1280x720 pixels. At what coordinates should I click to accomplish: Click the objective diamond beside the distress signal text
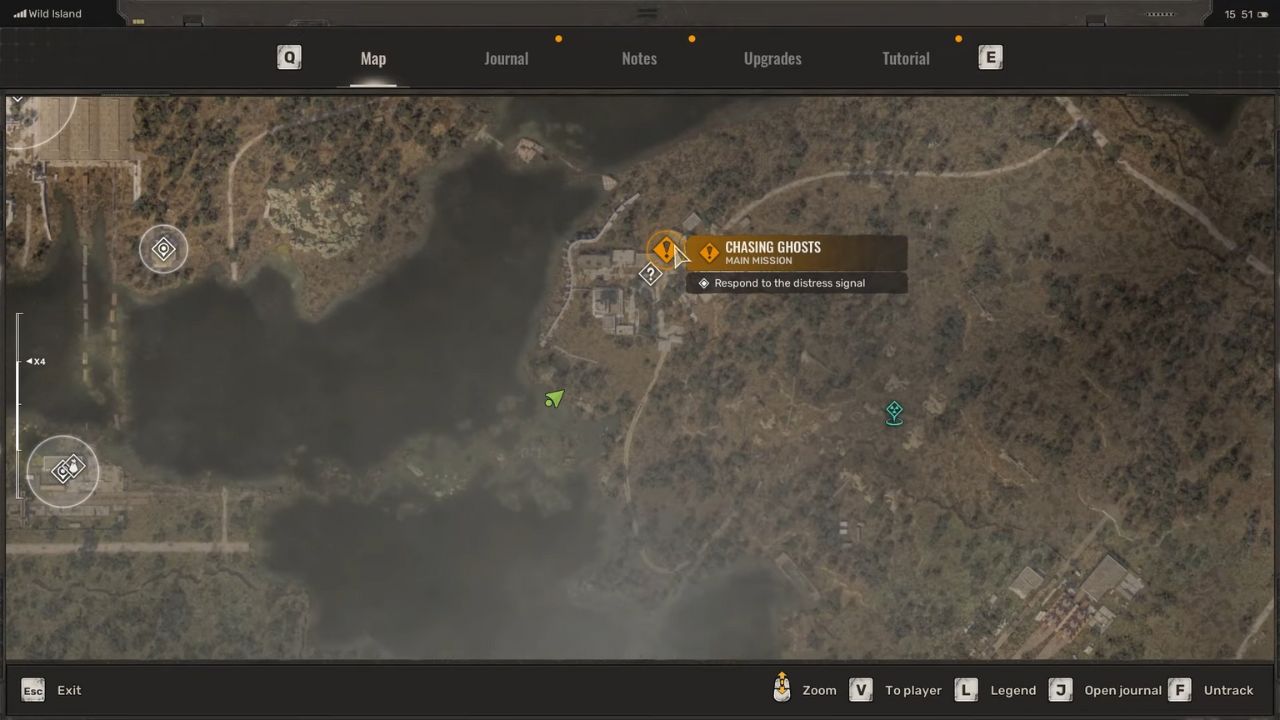pos(704,283)
